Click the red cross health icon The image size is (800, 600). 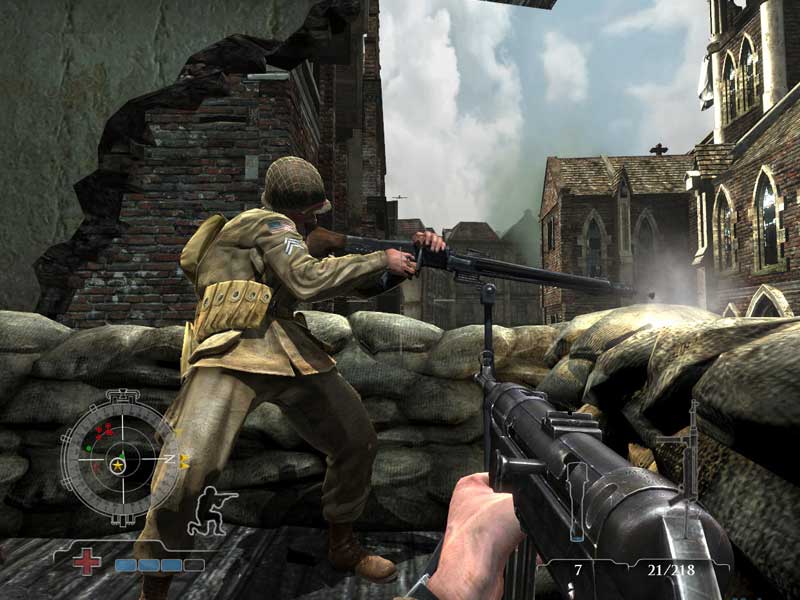pyautogui.click(x=87, y=561)
